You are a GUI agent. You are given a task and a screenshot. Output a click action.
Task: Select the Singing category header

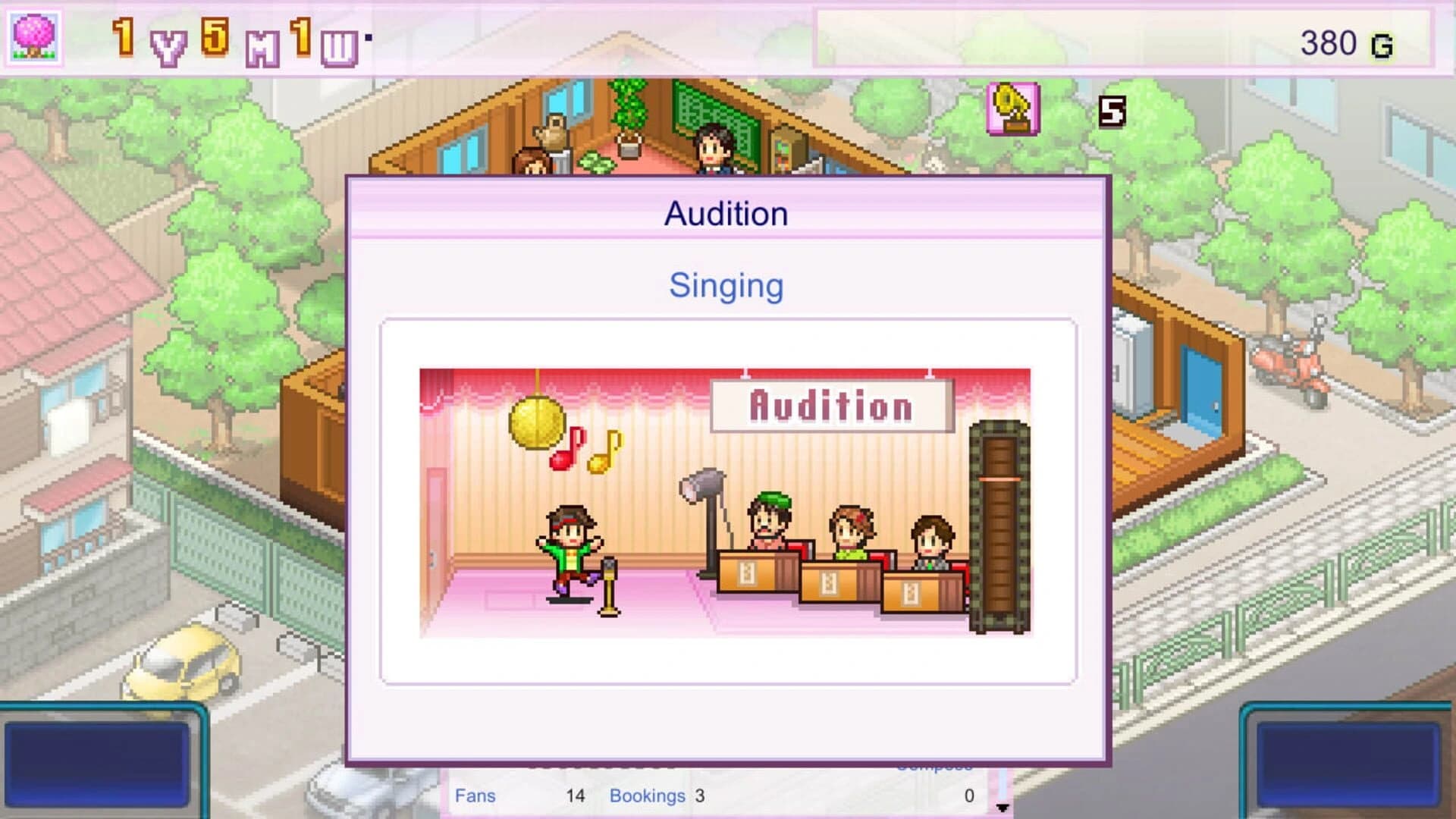click(726, 286)
